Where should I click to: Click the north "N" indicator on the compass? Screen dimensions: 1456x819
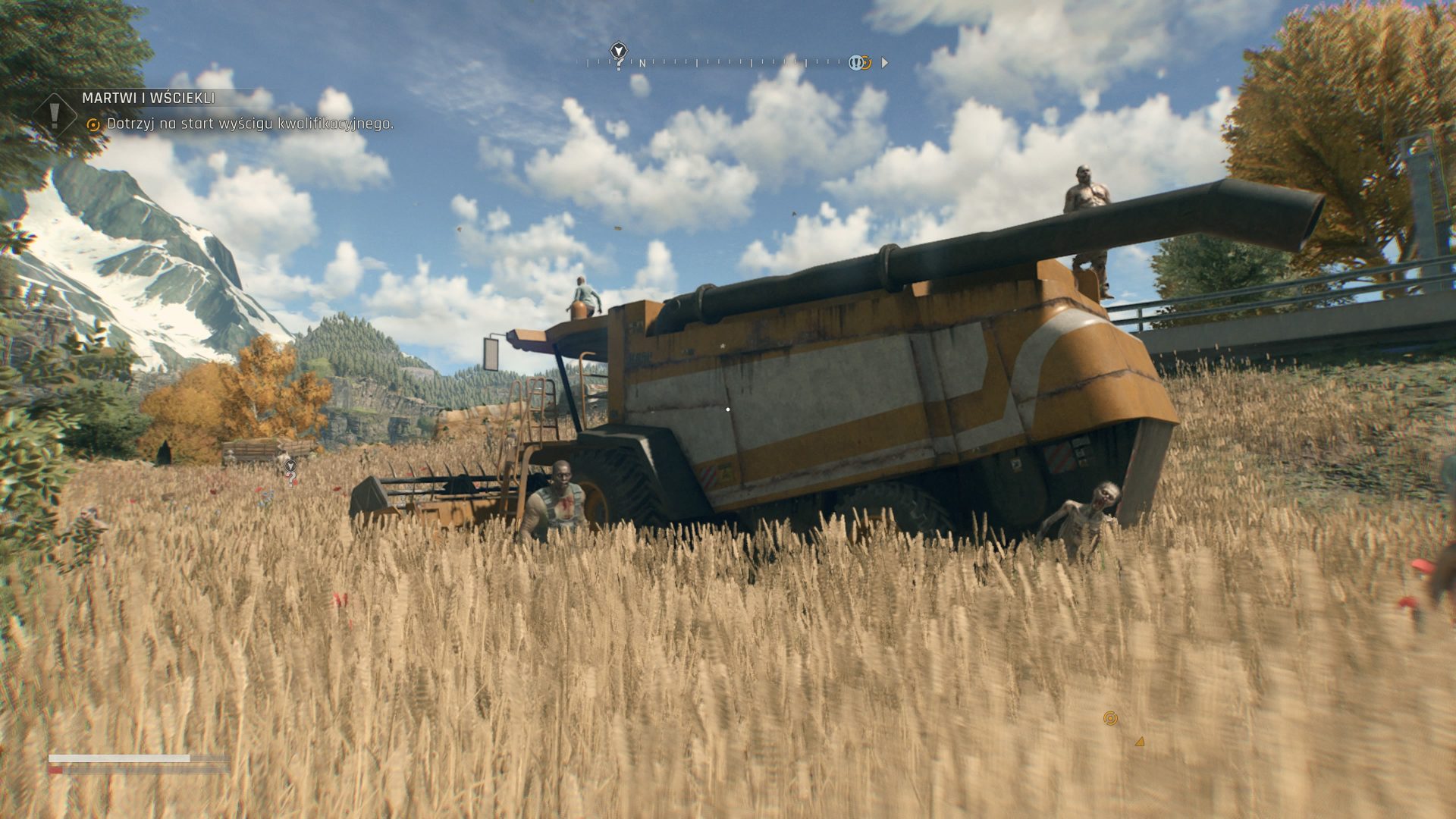point(642,64)
